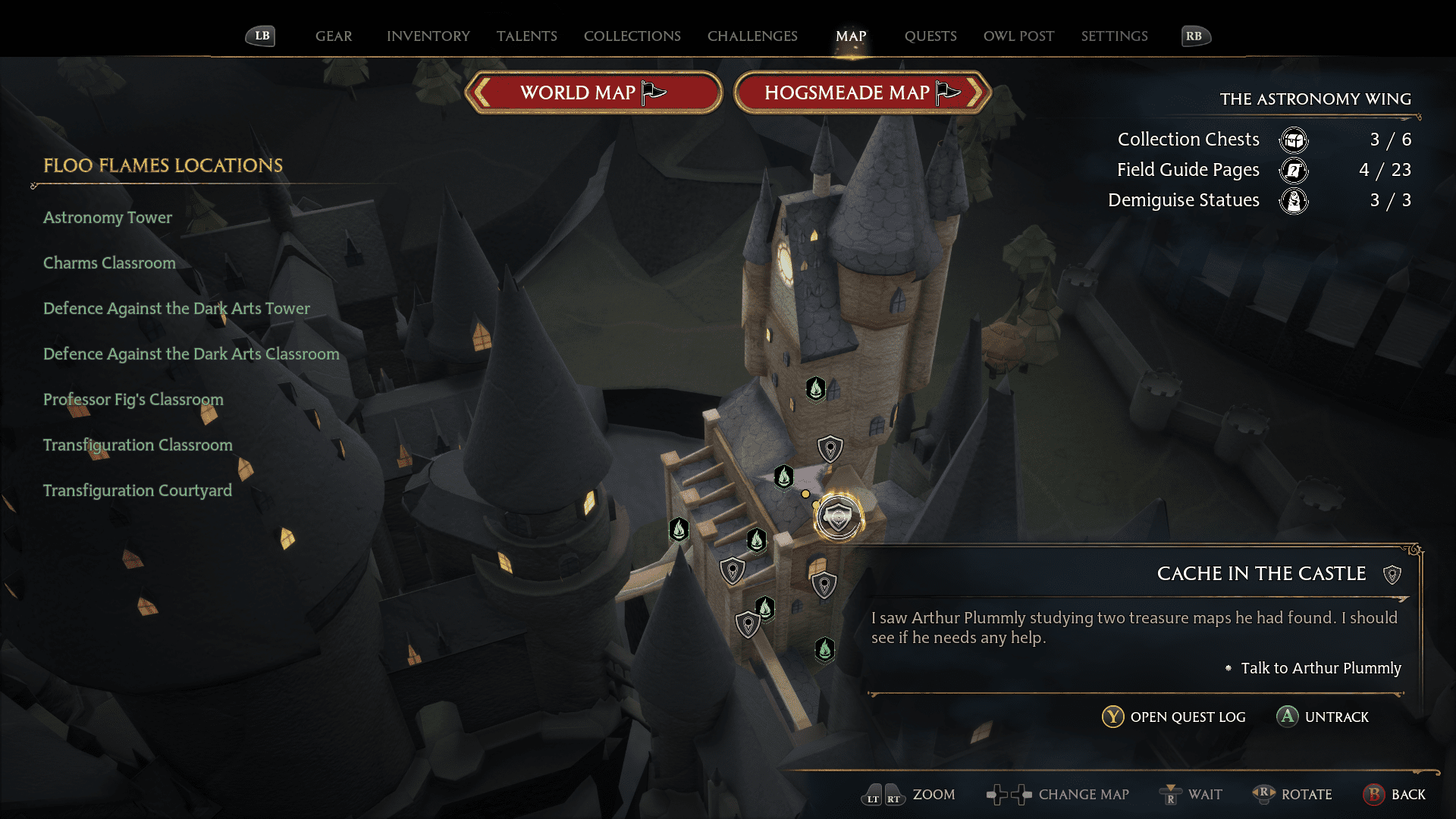Switch to the Quests tab
This screenshot has height=819, width=1456.
[x=930, y=36]
